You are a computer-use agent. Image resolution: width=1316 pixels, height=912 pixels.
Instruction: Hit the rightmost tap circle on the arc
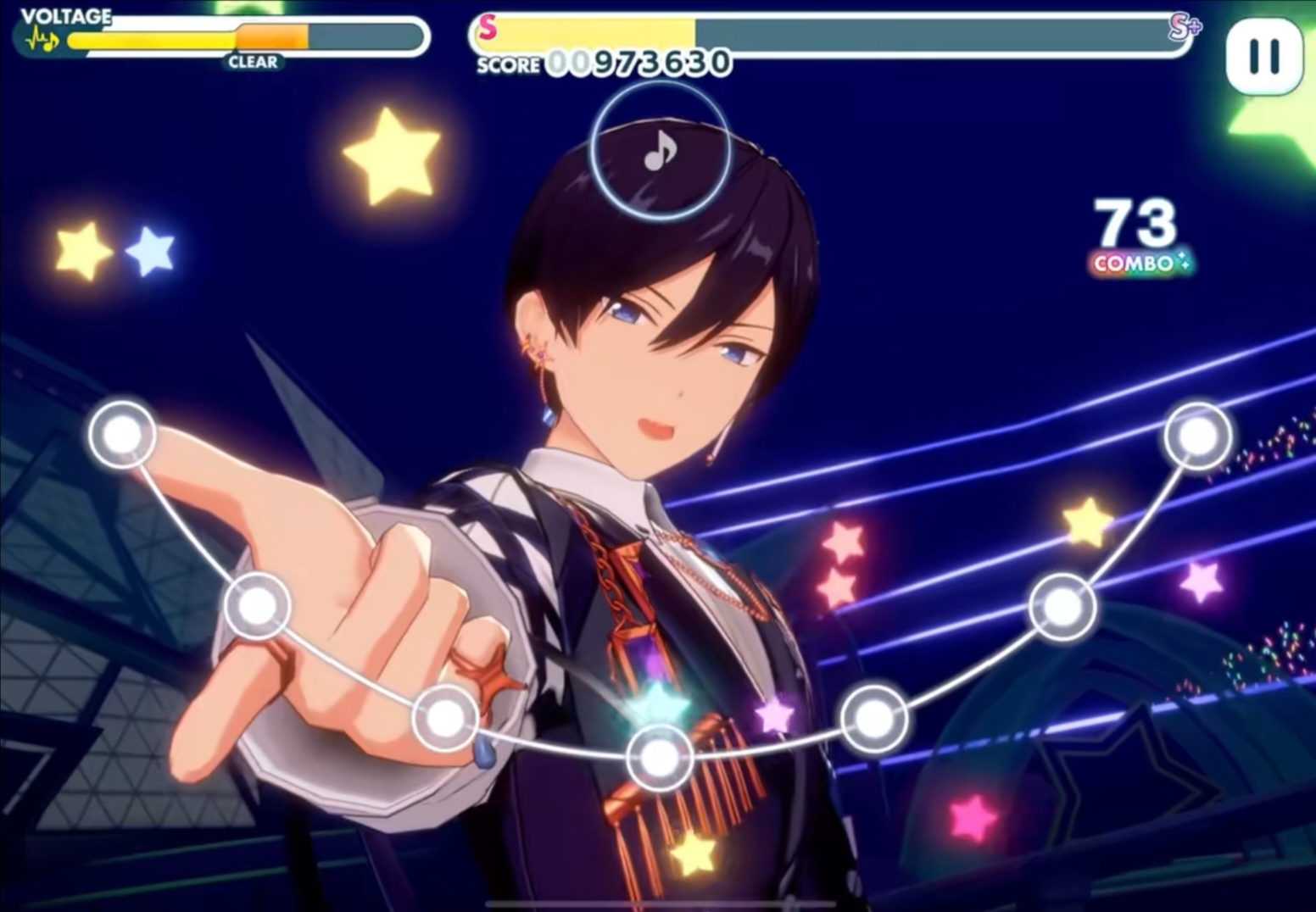(x=1197, y=436)
